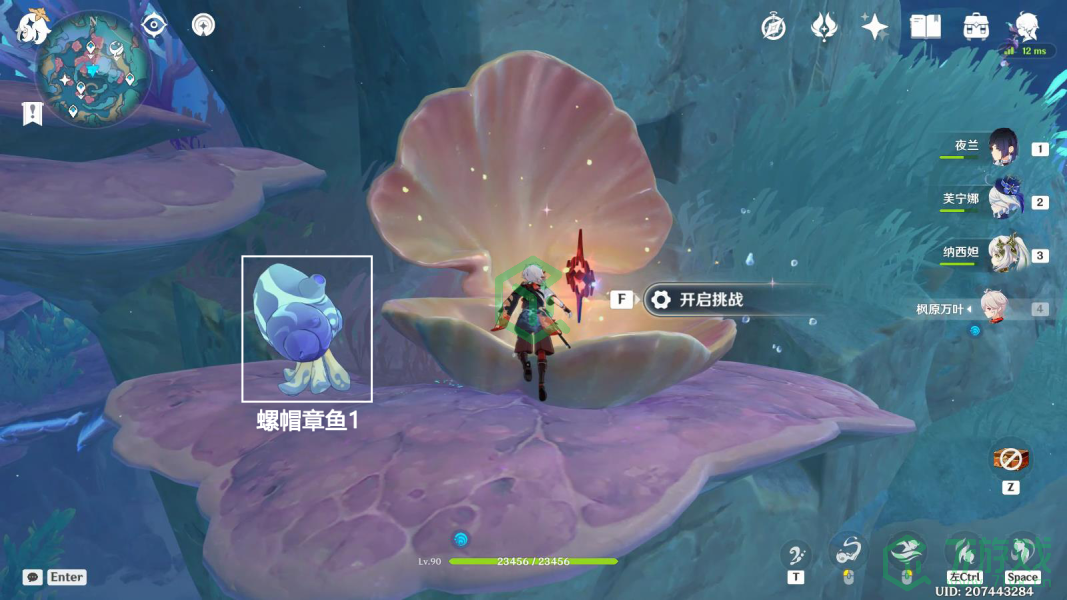Click the swirling serpent skill icon
This screenshot has width=1067, height=600.
848,552
